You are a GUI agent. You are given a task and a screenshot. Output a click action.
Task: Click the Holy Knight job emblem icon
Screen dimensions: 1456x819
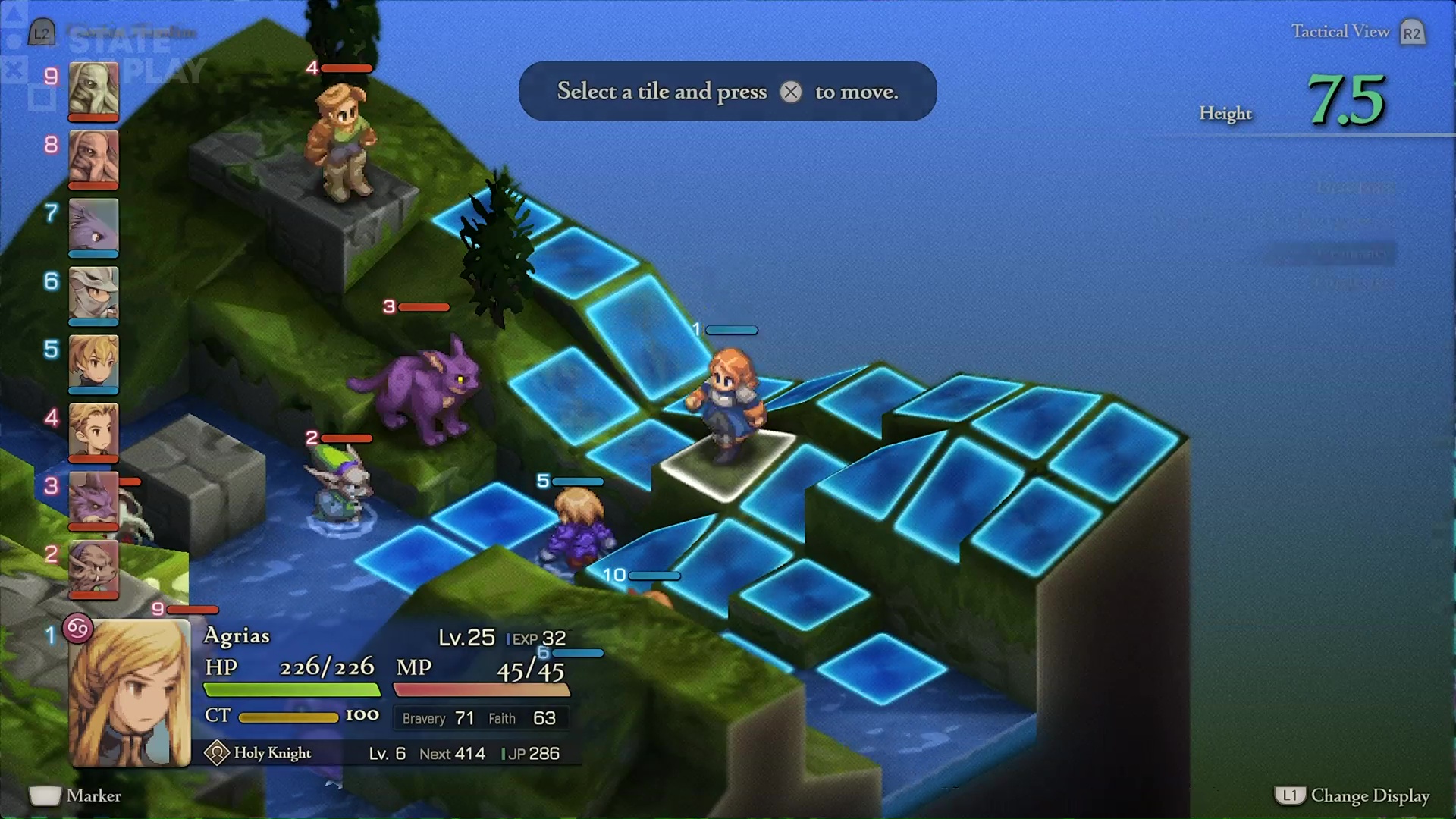click(x=218, y=753)
